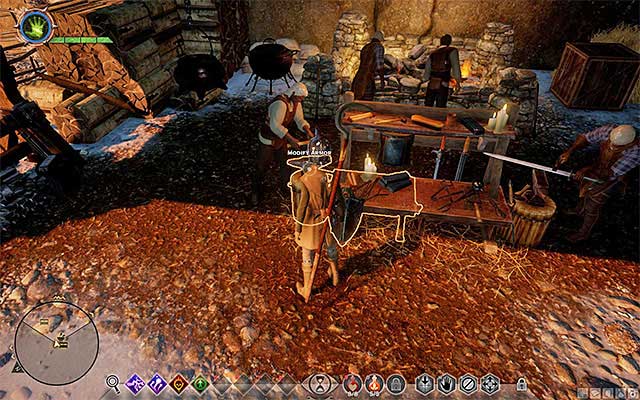The width and height of the screenshot is (640, 400).
Task: Activate the four-arrows party command
Action: pos(490,383)
